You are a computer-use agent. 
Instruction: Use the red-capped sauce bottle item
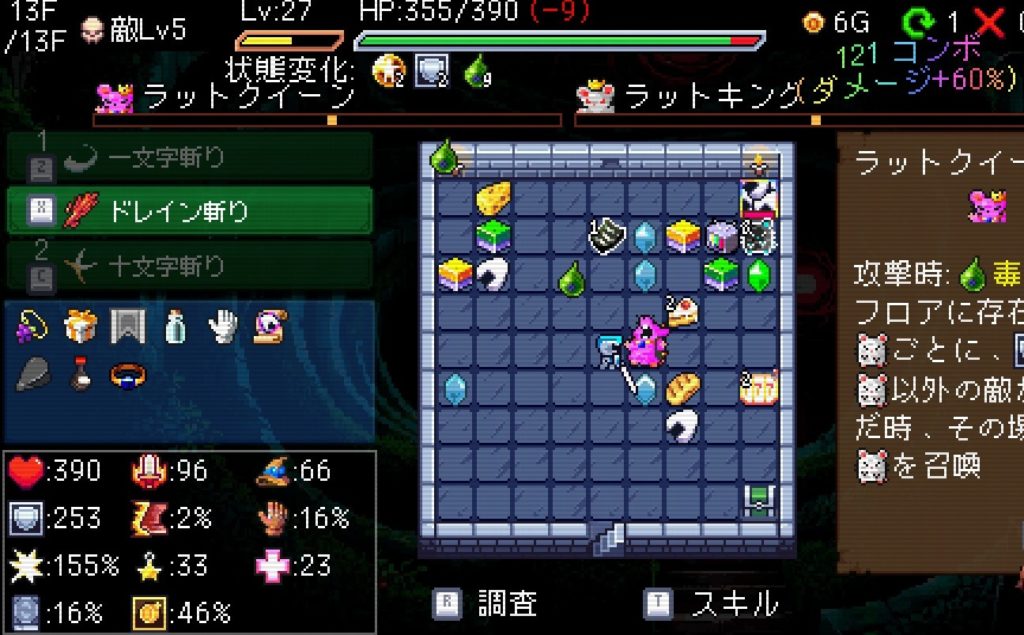pyautogui.click(x=80, y=374)
